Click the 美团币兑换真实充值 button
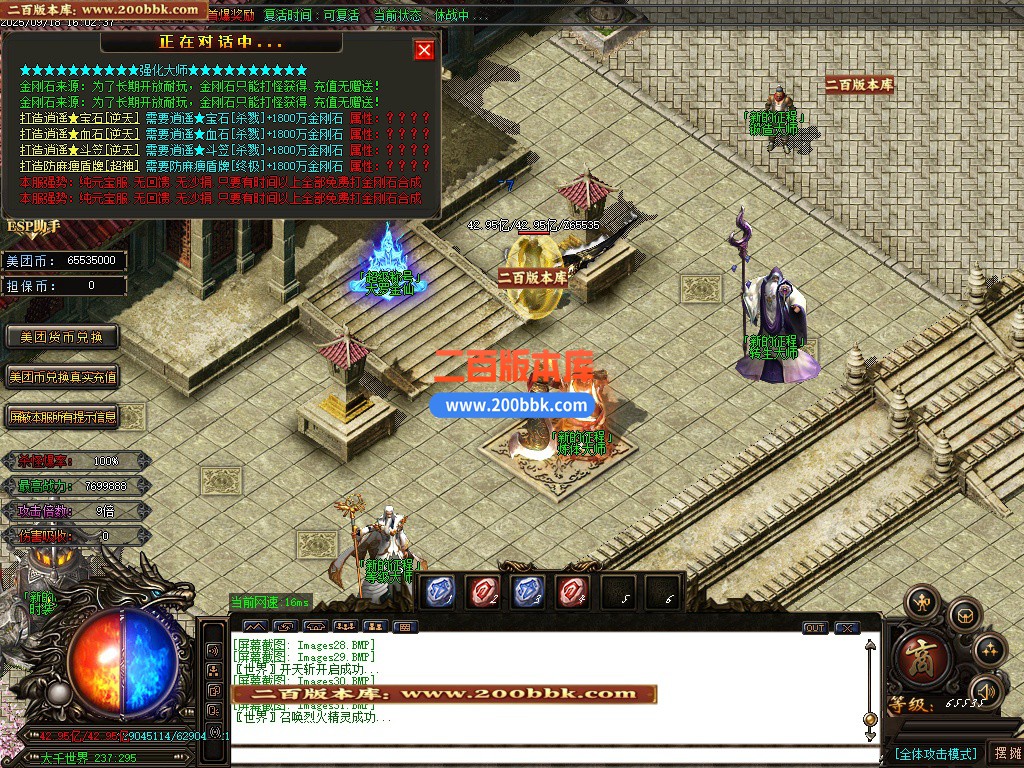This screenshot has width=1024, height=768. coord(62,377)
